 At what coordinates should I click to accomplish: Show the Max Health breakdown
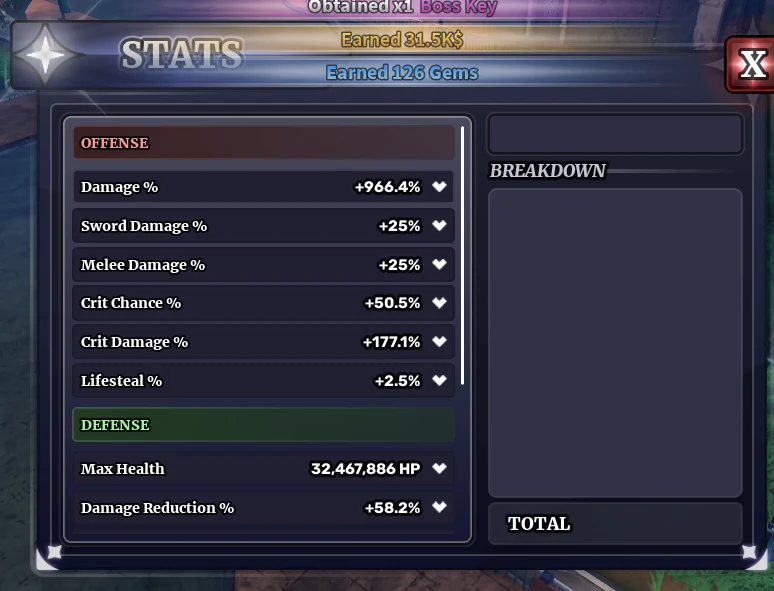pyautogui.click(x=439, y=469)
